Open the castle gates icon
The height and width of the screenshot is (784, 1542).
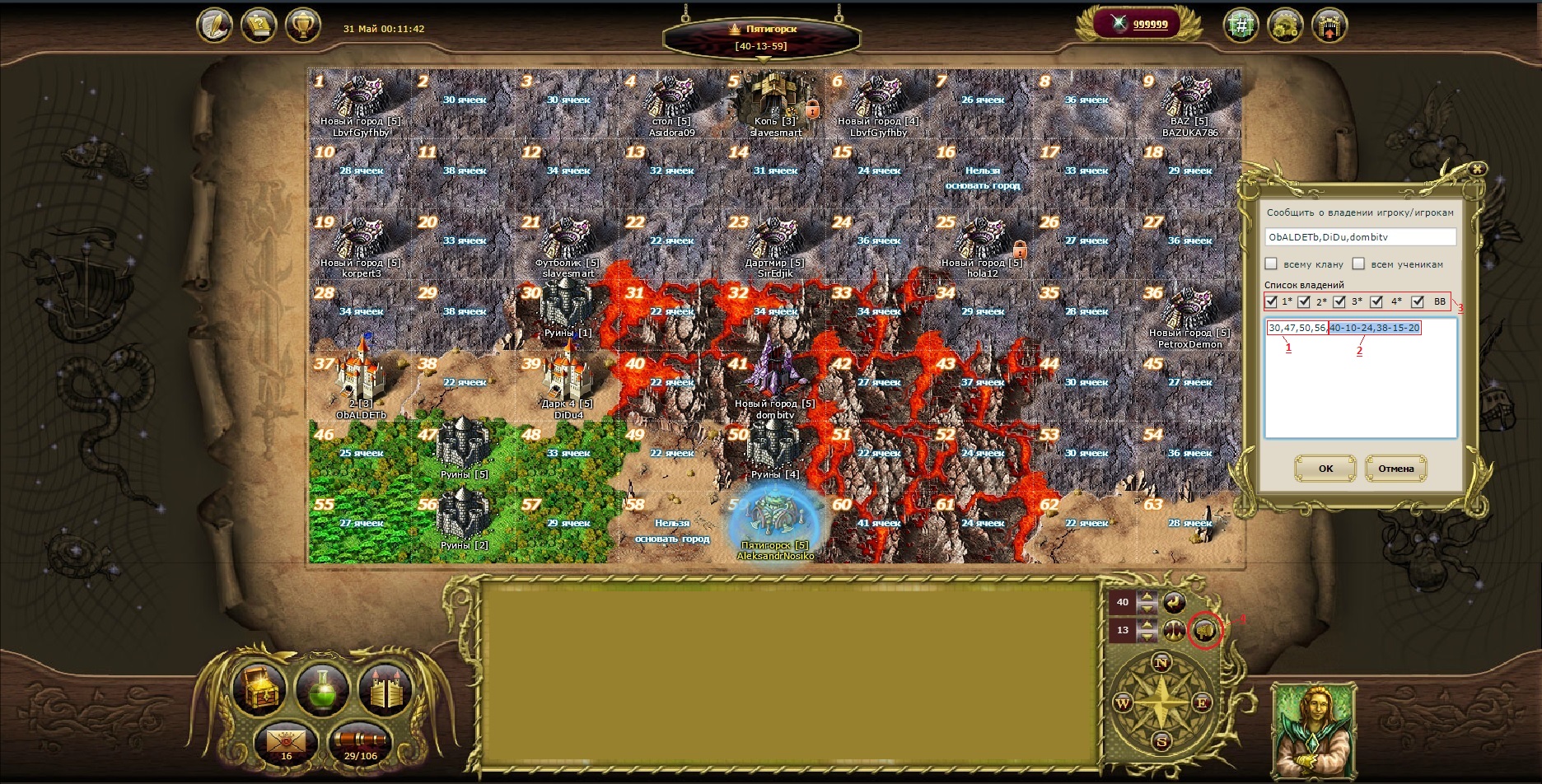pos(385,688)
